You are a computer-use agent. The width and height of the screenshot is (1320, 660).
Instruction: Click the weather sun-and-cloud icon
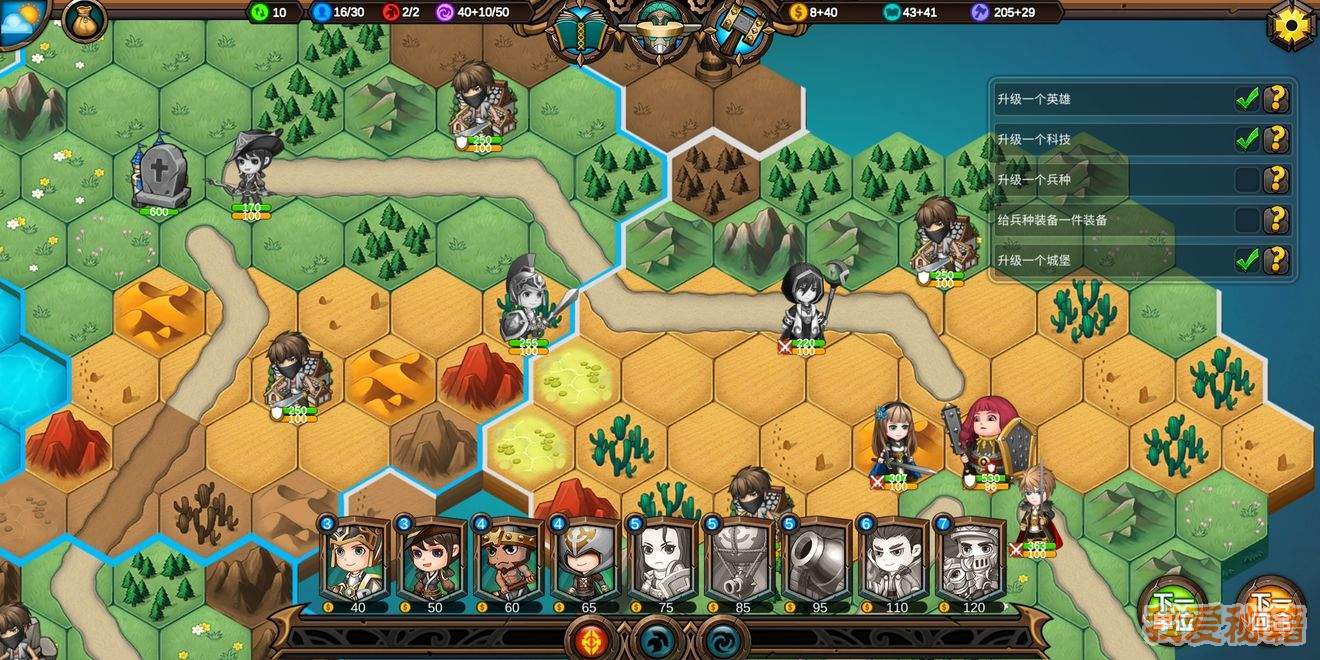click(22, 20)
